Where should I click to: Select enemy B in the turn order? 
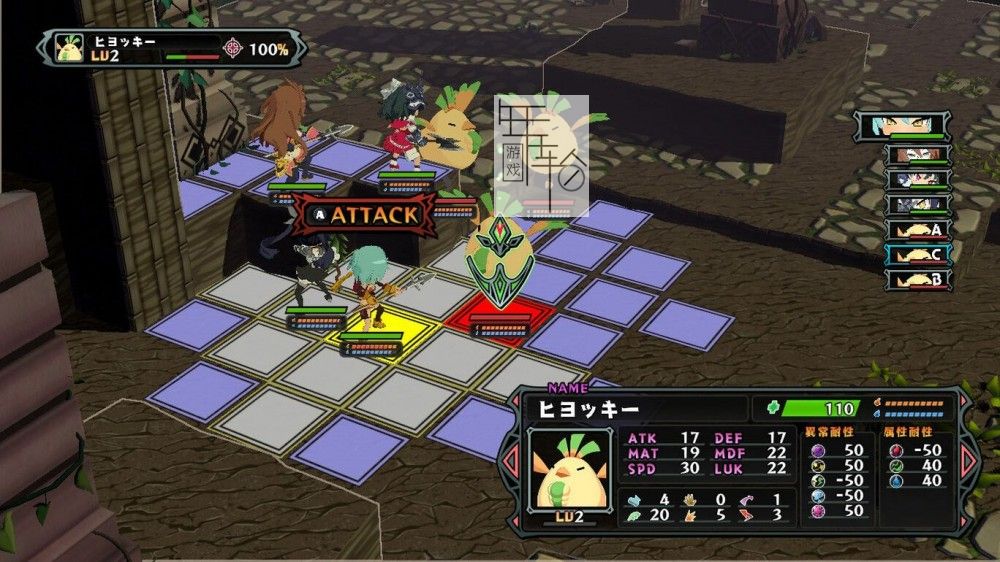pos(916,280)
